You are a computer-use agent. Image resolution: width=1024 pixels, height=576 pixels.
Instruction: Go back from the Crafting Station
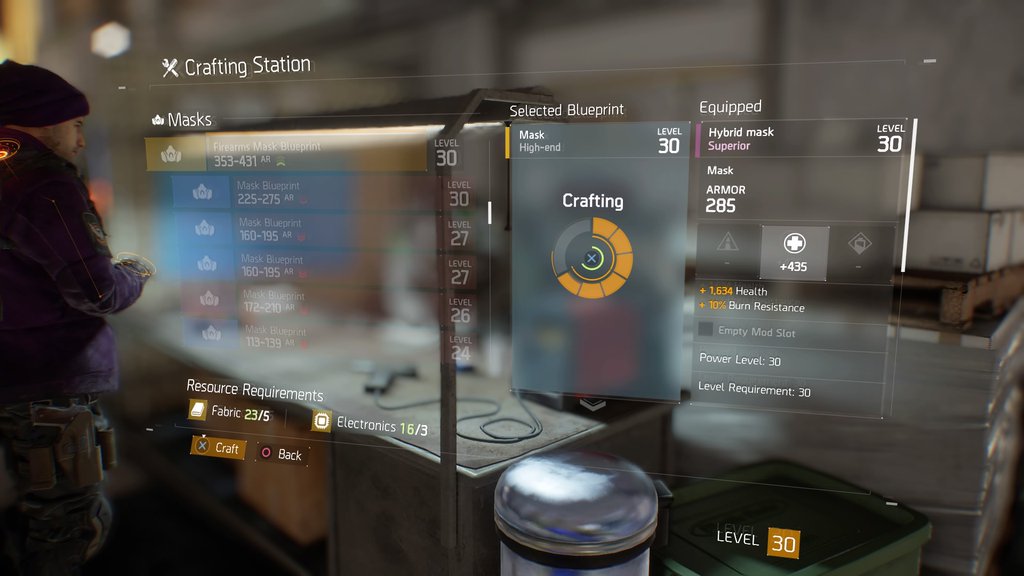coord(281,454)
